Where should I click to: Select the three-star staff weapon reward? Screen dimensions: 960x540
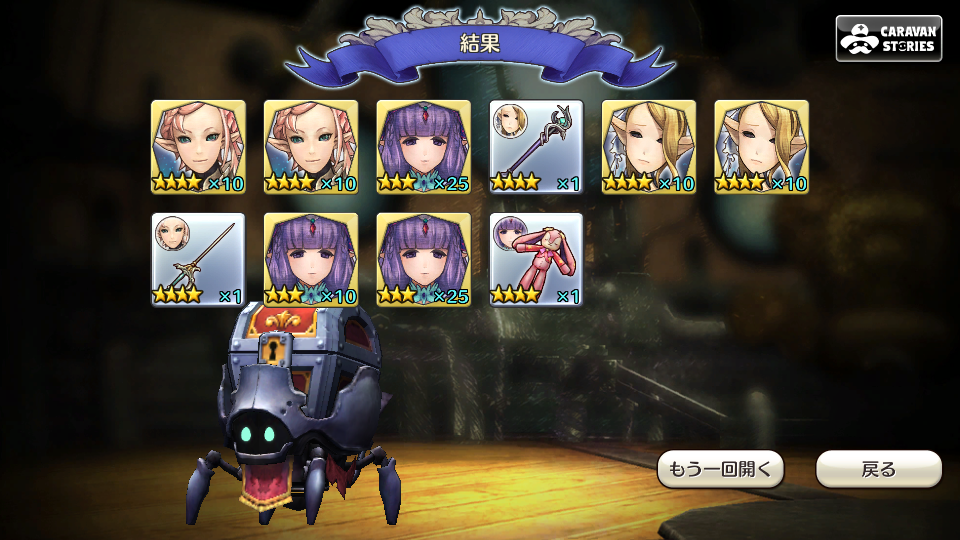coord(536,147)
